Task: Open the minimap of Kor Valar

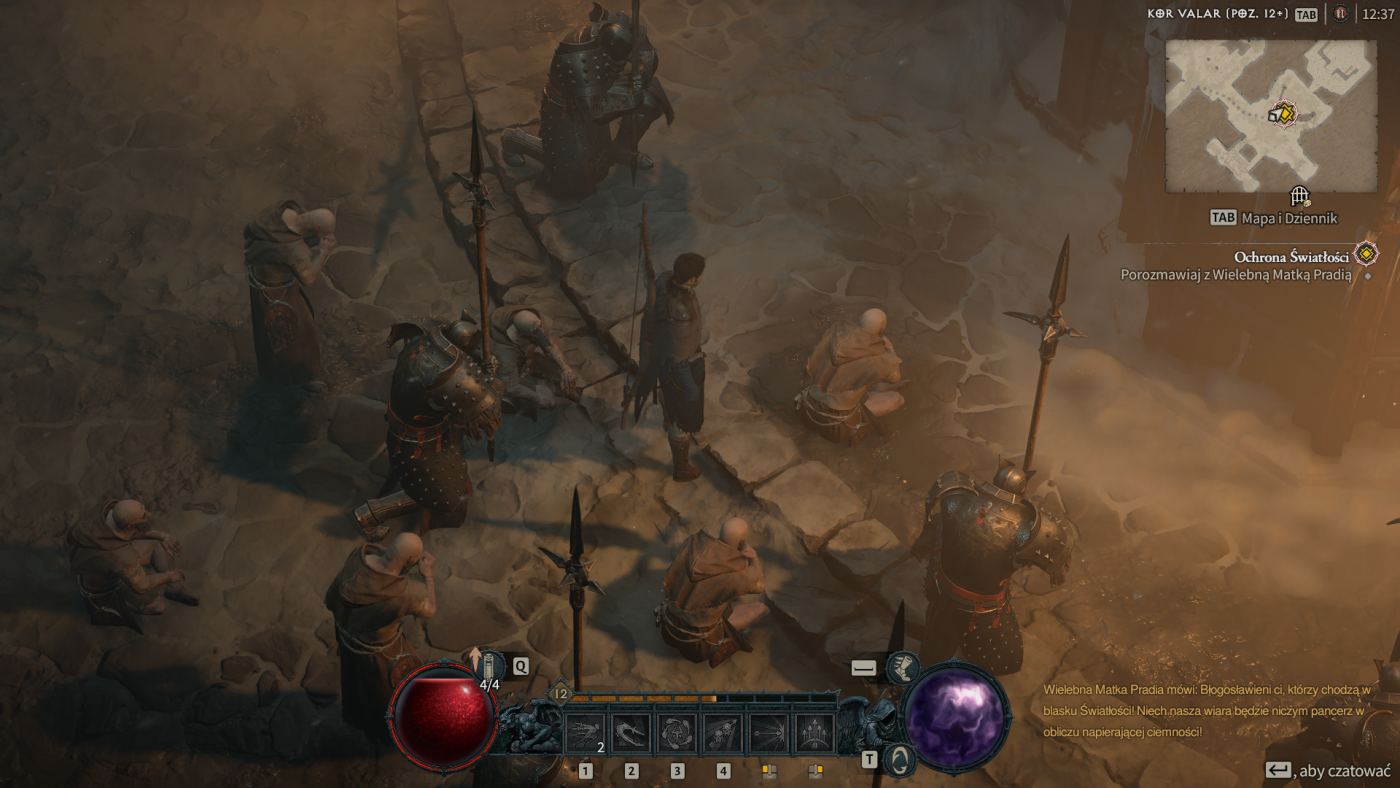Action: pyautogui.click(x=1271, y=116)
